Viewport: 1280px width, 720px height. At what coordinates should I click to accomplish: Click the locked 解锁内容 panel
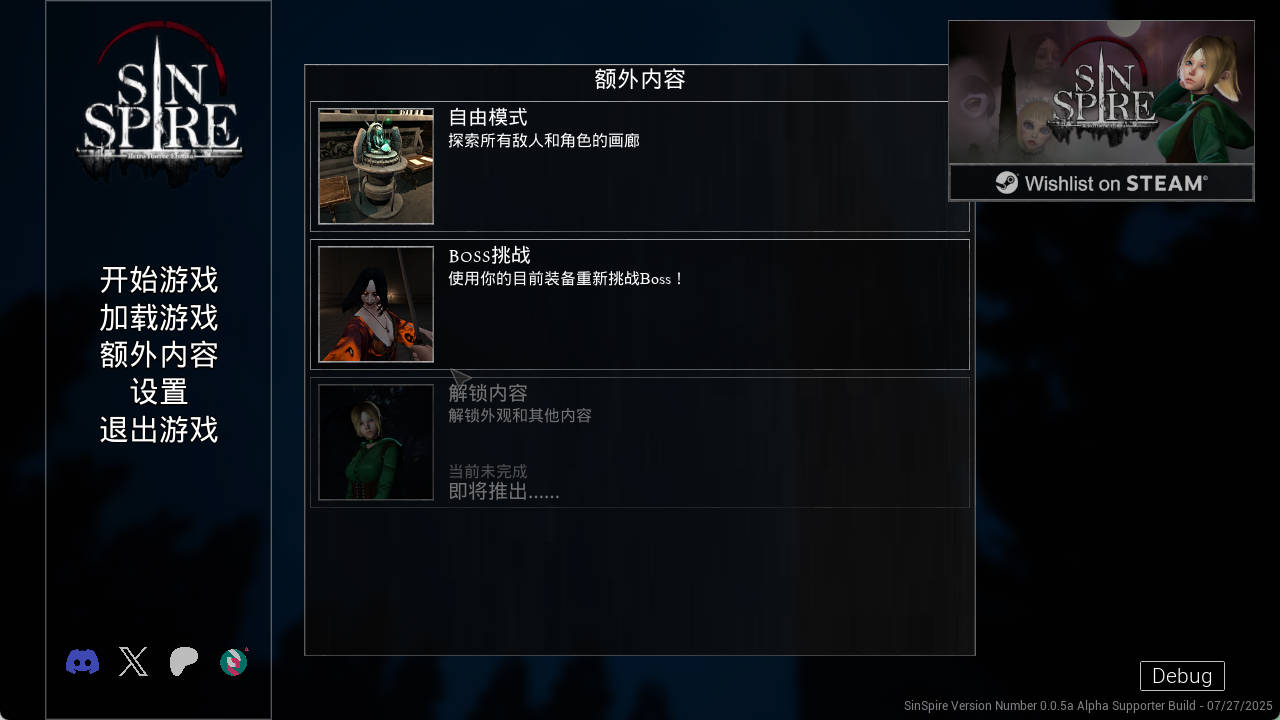640,442
